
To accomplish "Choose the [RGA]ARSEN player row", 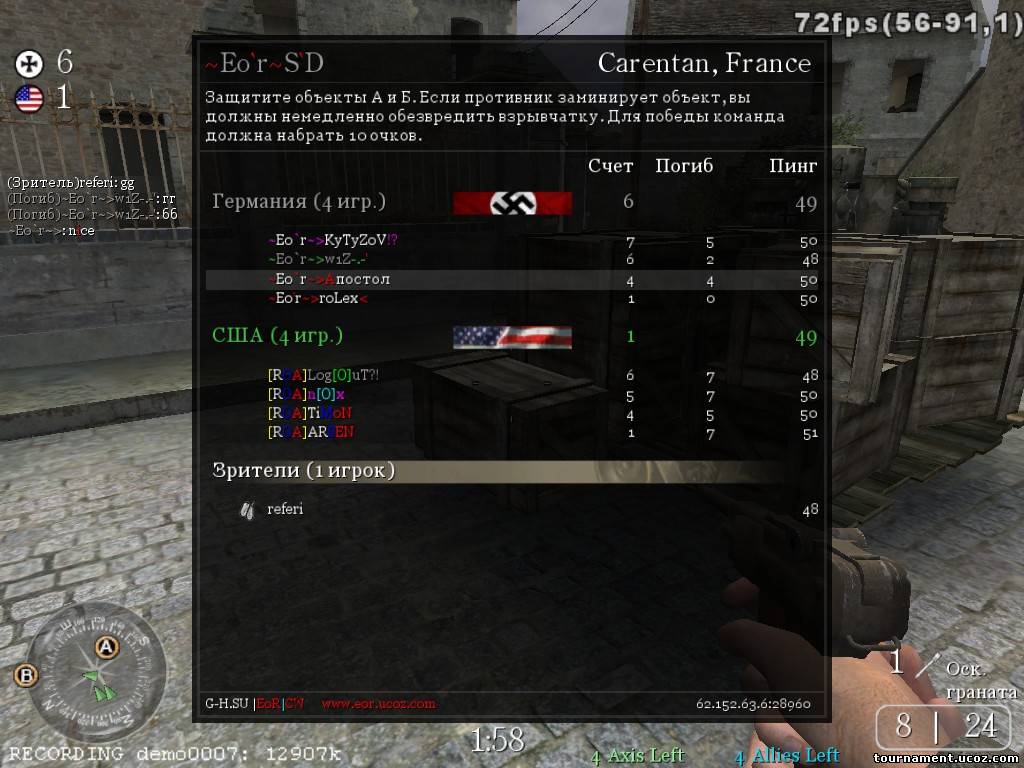I will pos(311,432).
